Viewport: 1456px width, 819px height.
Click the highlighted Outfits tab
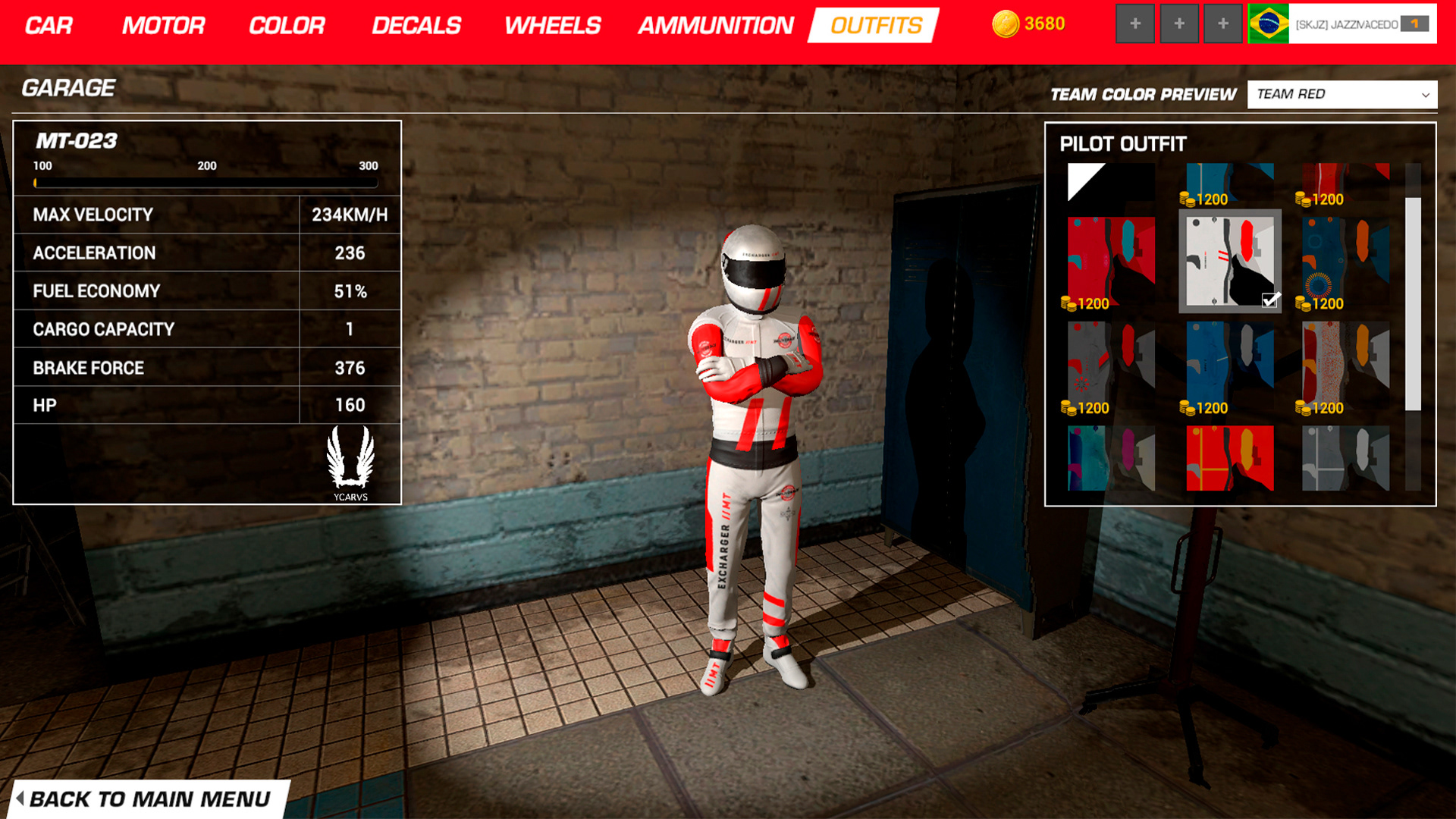pyautogui.click(x=875, y=26)
